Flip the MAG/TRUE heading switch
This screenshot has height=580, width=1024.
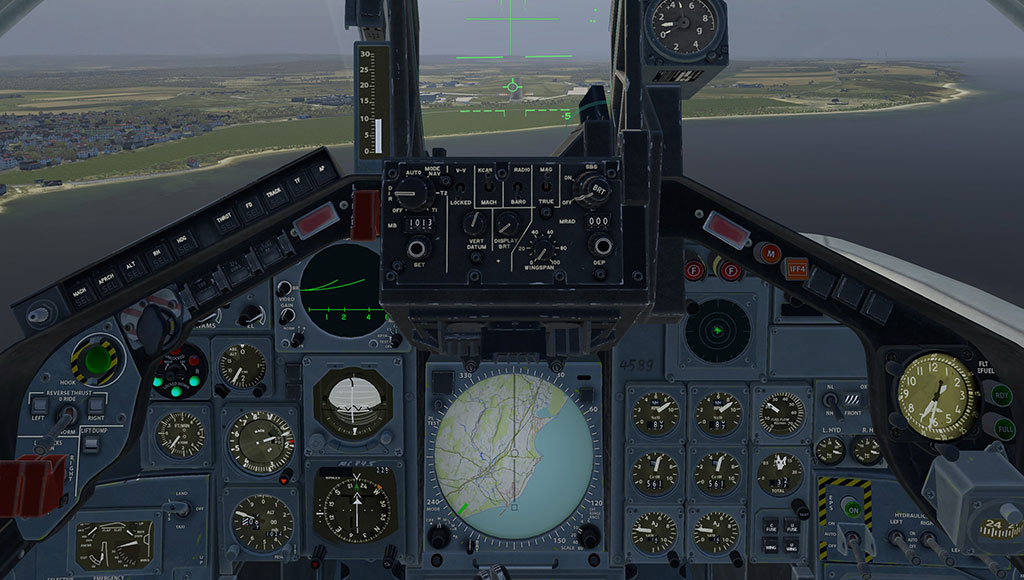pyautogui.click(x=546, y=187)
